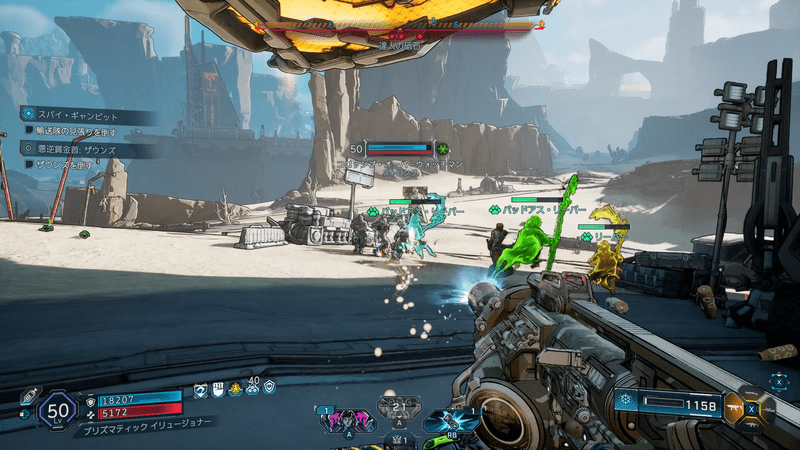Click the yellow skull status icon
Image resolution: width=800 pixels, height=450 pixels.
tap(234, 389)
